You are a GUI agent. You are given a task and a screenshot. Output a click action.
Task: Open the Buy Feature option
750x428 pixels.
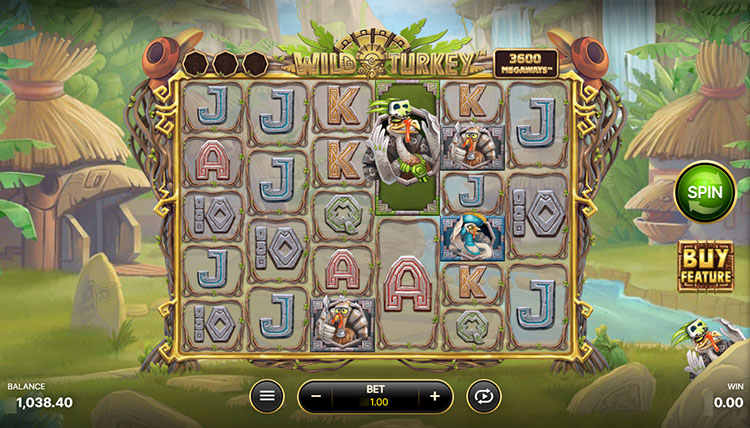coord(705,265)
